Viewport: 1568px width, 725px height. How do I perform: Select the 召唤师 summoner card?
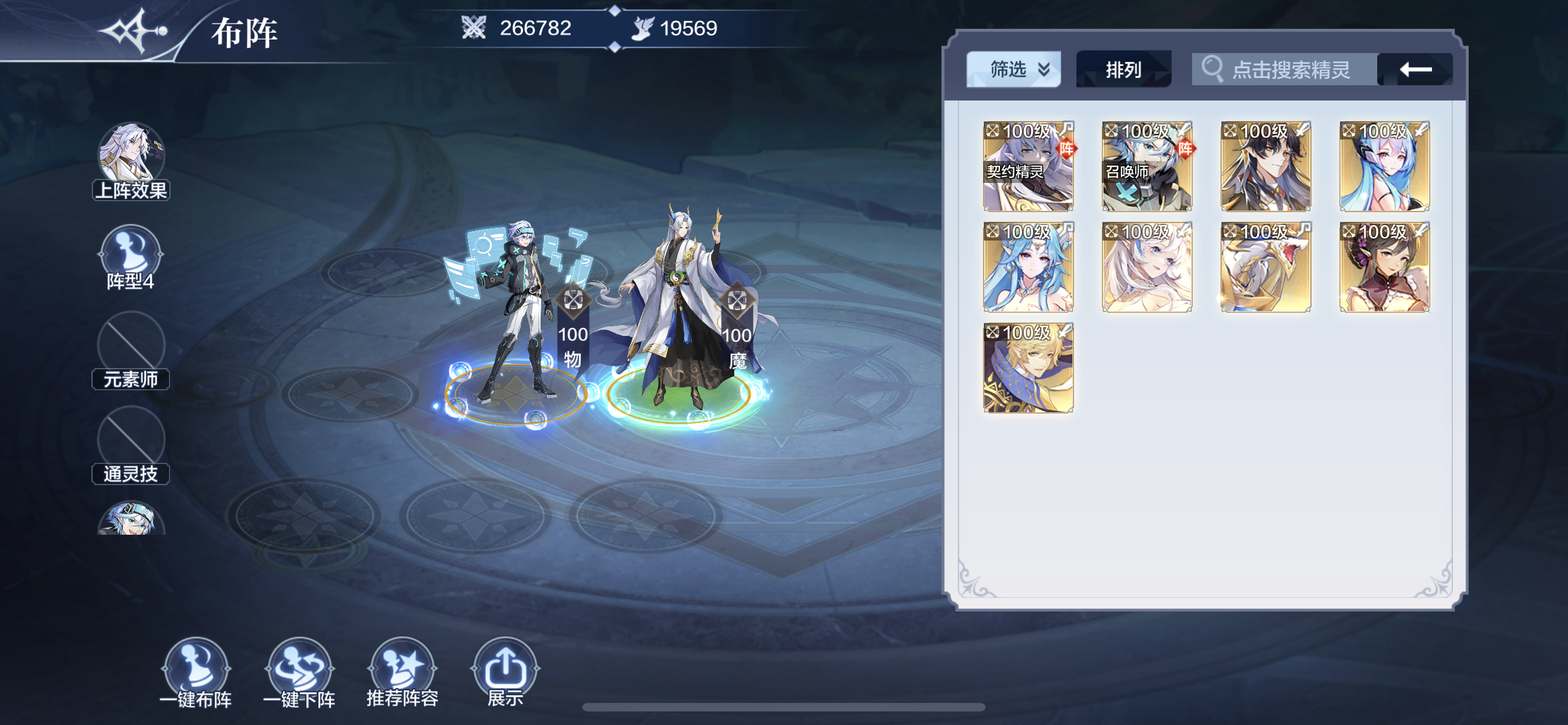point(1147,166)
